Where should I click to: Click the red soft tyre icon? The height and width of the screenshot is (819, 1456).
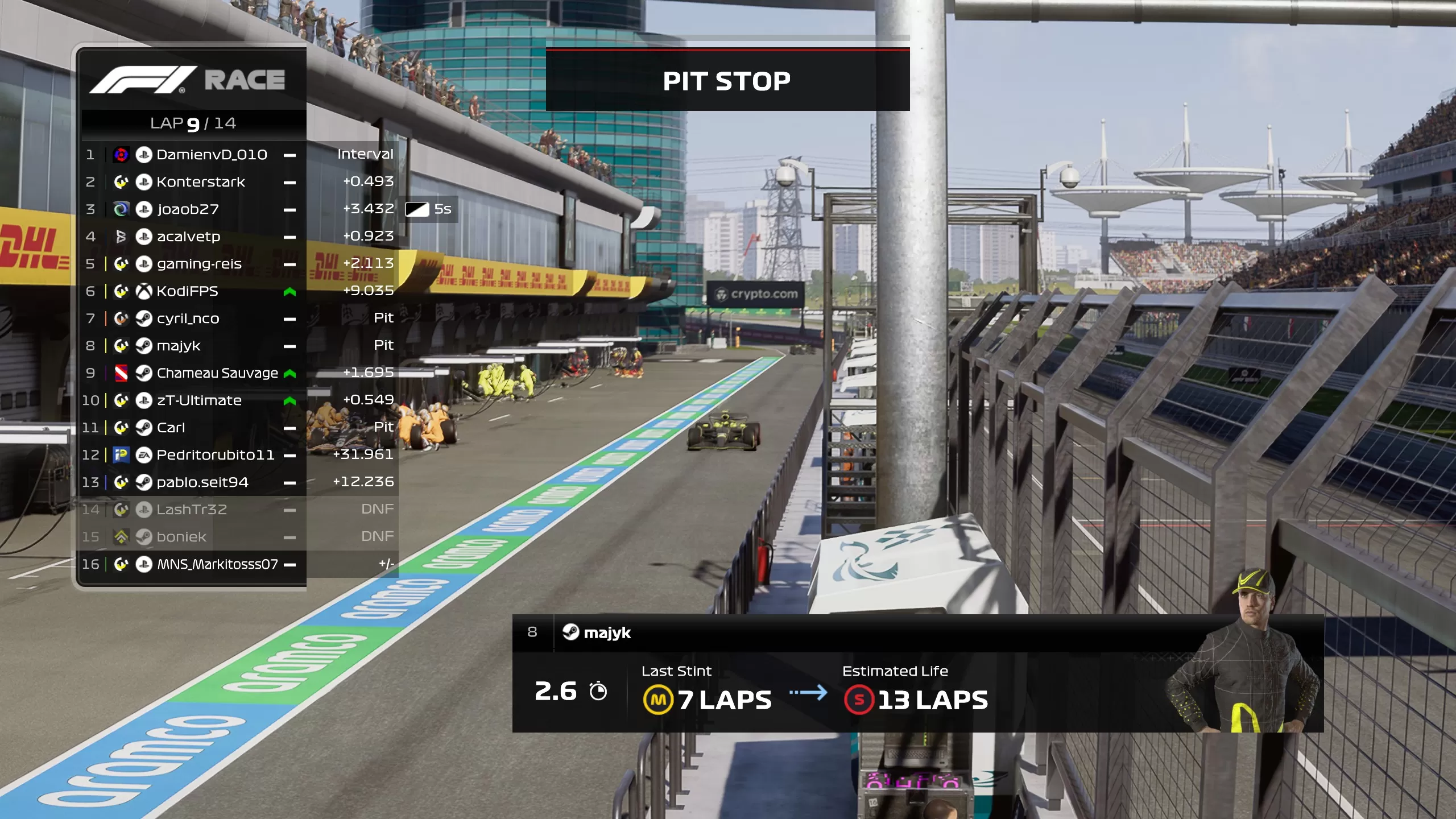[x=859, y=700]
